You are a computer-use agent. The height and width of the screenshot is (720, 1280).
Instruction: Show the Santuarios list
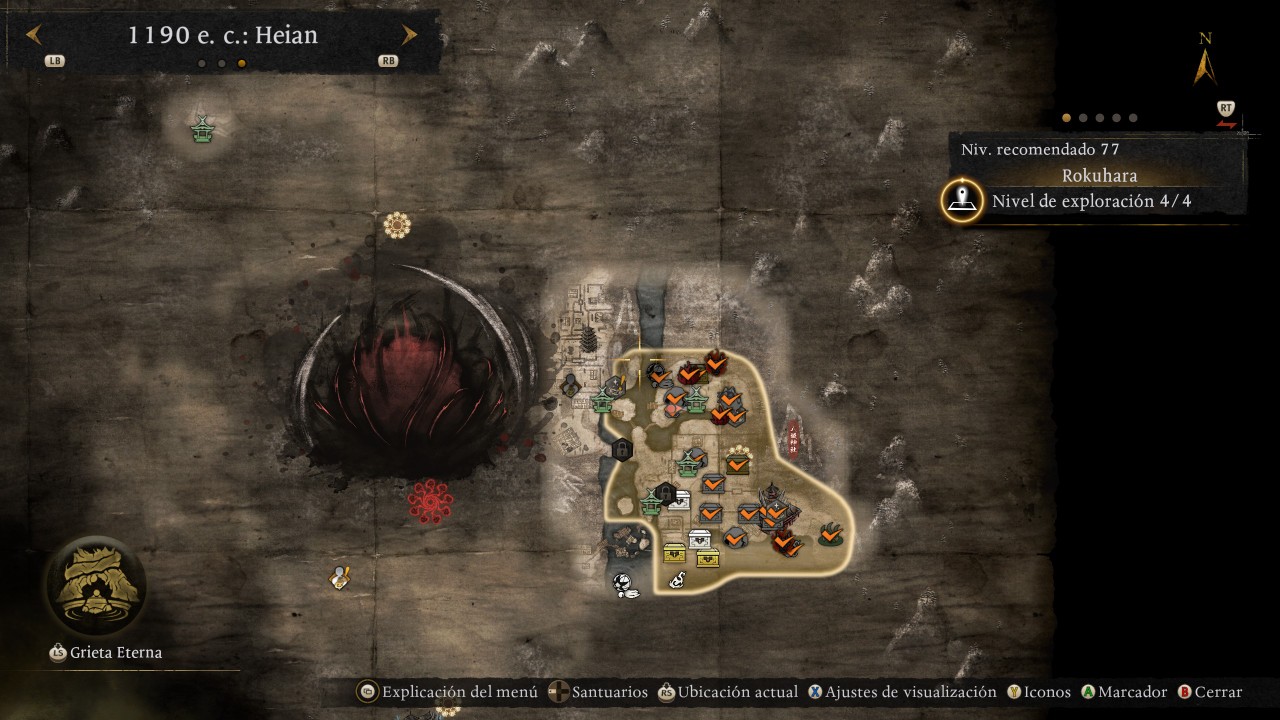click(598, 692)
